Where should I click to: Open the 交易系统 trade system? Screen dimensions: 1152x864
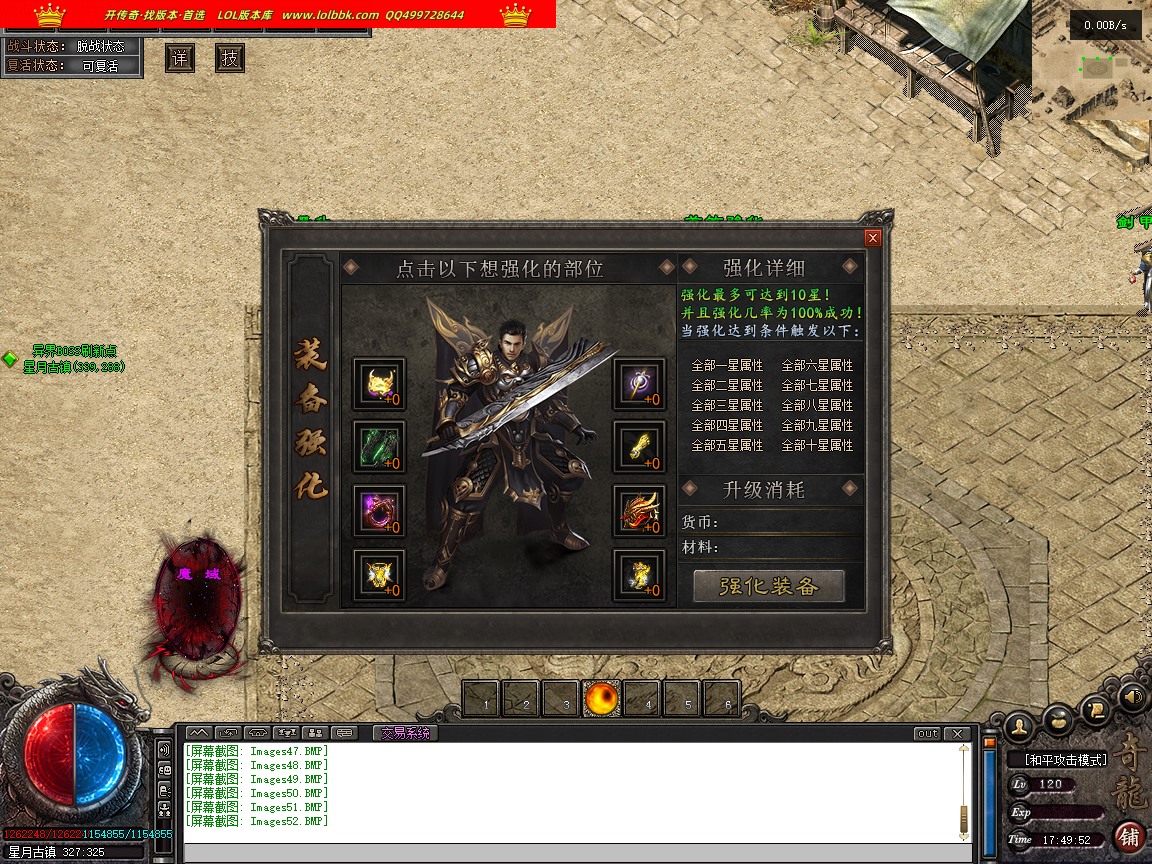click(405, 733)
